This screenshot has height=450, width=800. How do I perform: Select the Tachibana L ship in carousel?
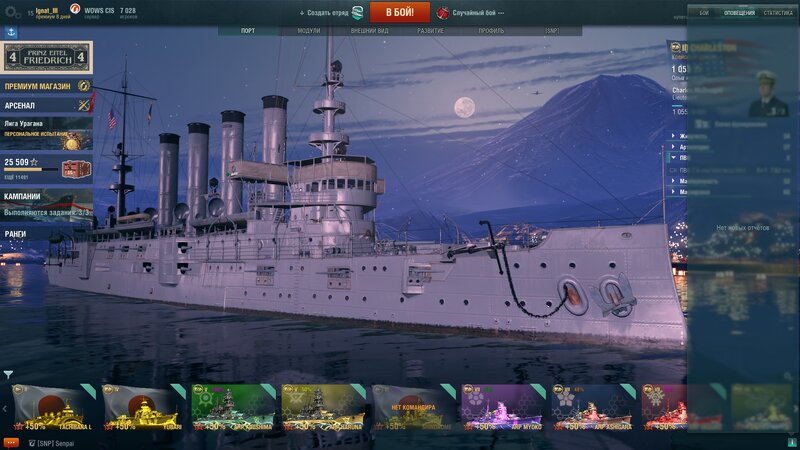(x=55, y=407)
